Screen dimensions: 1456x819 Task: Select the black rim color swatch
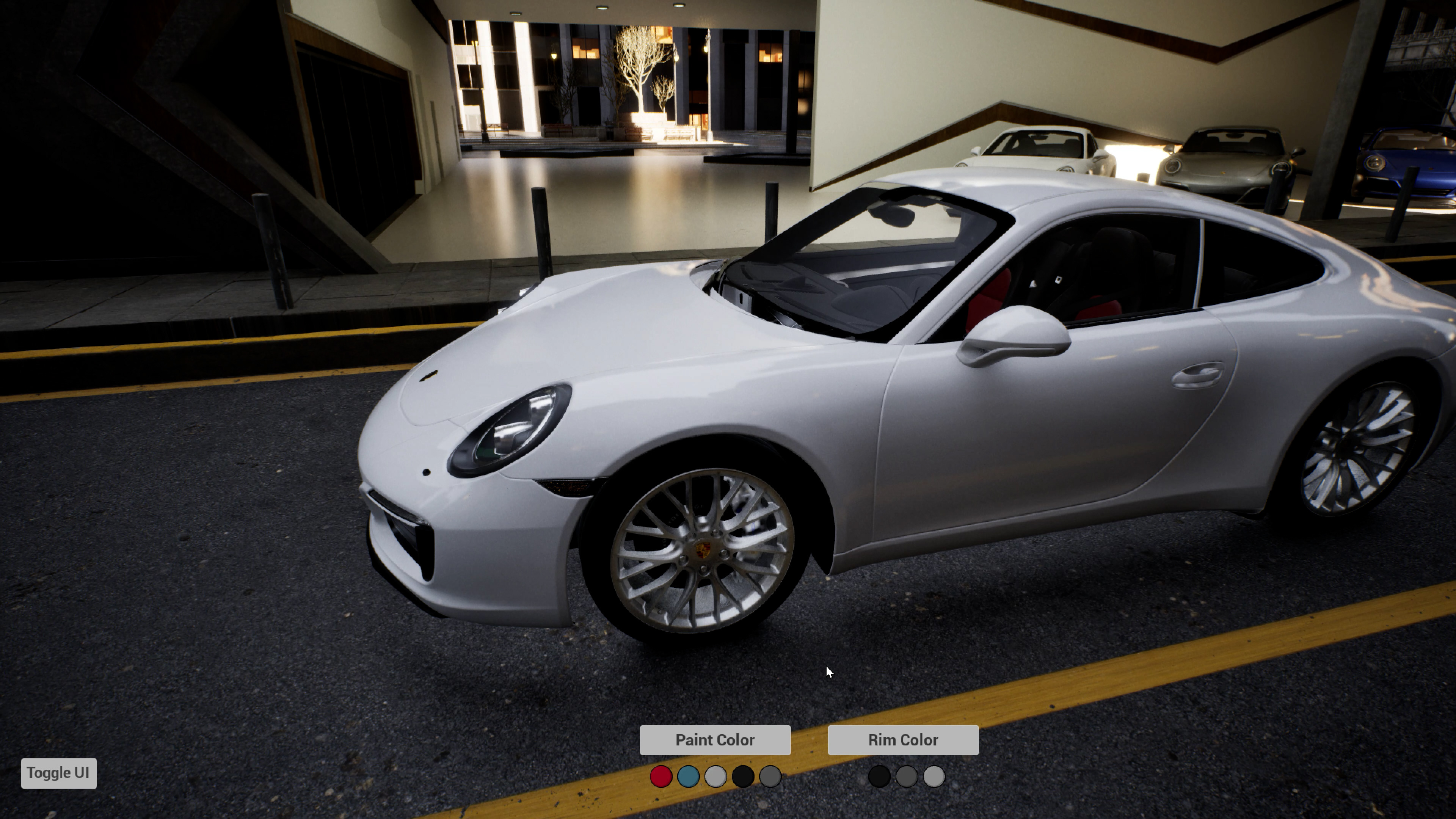pyautogui.click(x=879, y=777)
